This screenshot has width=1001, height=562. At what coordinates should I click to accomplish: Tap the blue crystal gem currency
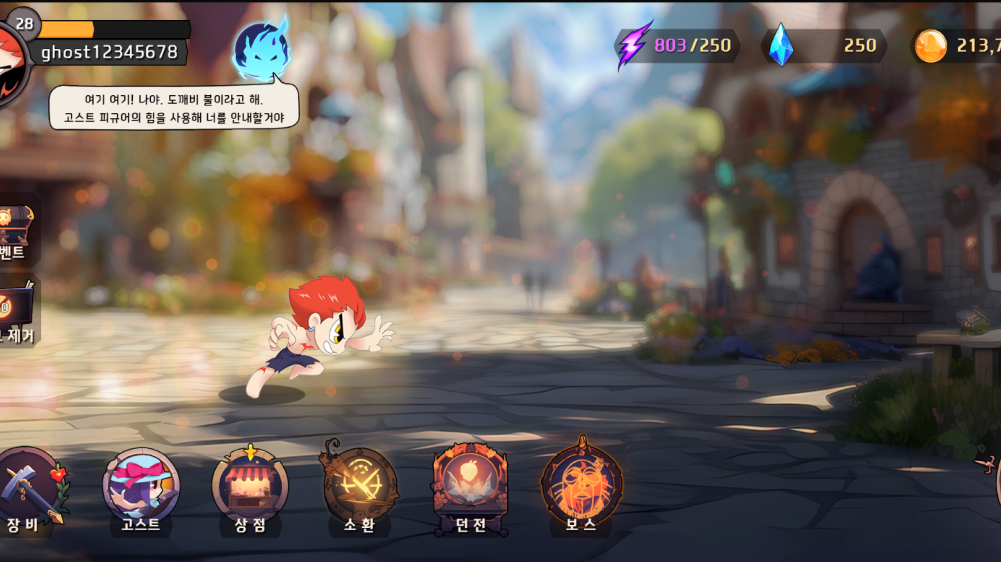click(781, 45)
